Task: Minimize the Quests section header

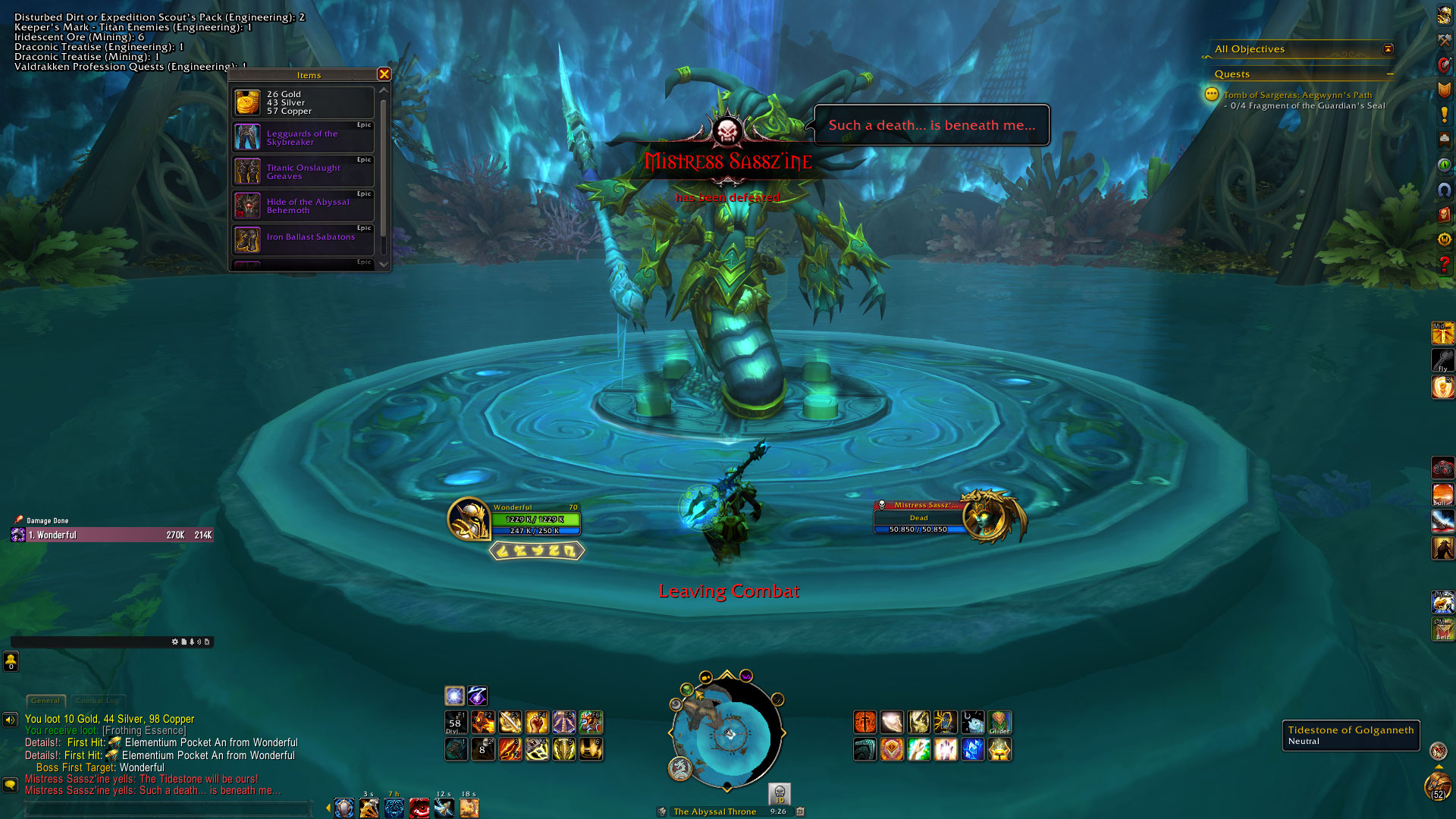Action: click(x=1390, y=74)
